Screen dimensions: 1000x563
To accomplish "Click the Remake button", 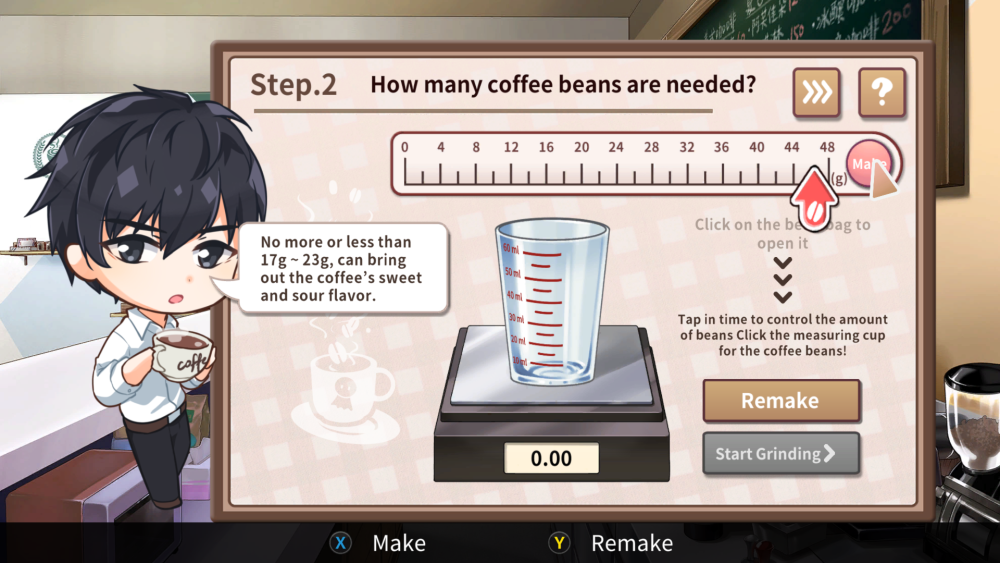I will coord(781,401).
